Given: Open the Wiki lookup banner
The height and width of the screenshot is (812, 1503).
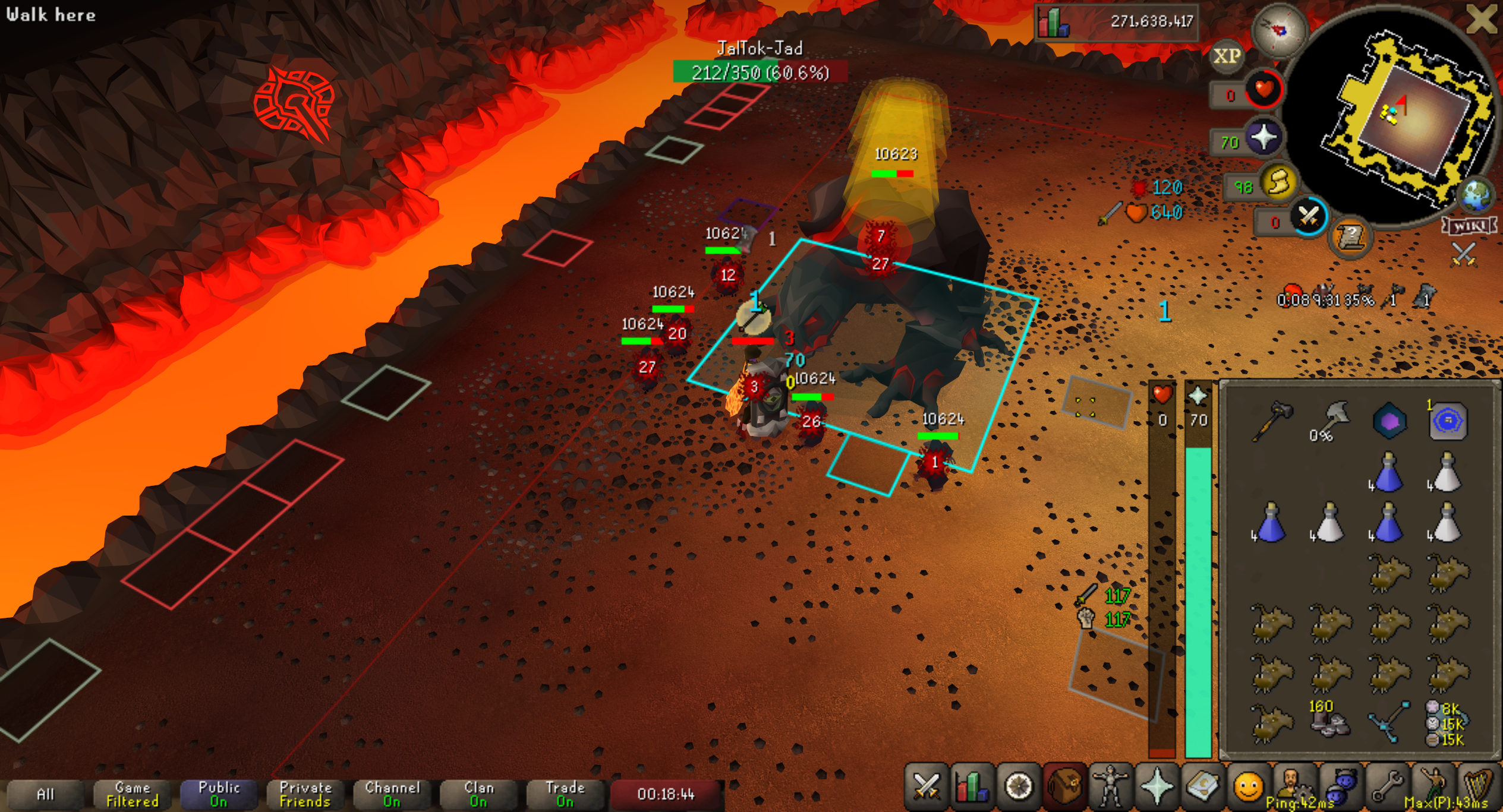Looking at the screenshot, I should coord(1469,226).
